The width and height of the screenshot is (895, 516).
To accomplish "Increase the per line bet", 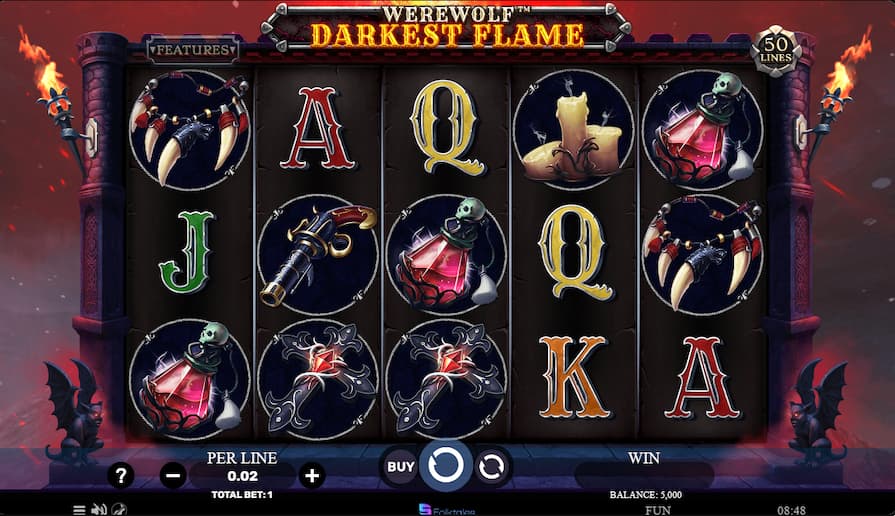I will pyautogui.click(x=312, y=476).
